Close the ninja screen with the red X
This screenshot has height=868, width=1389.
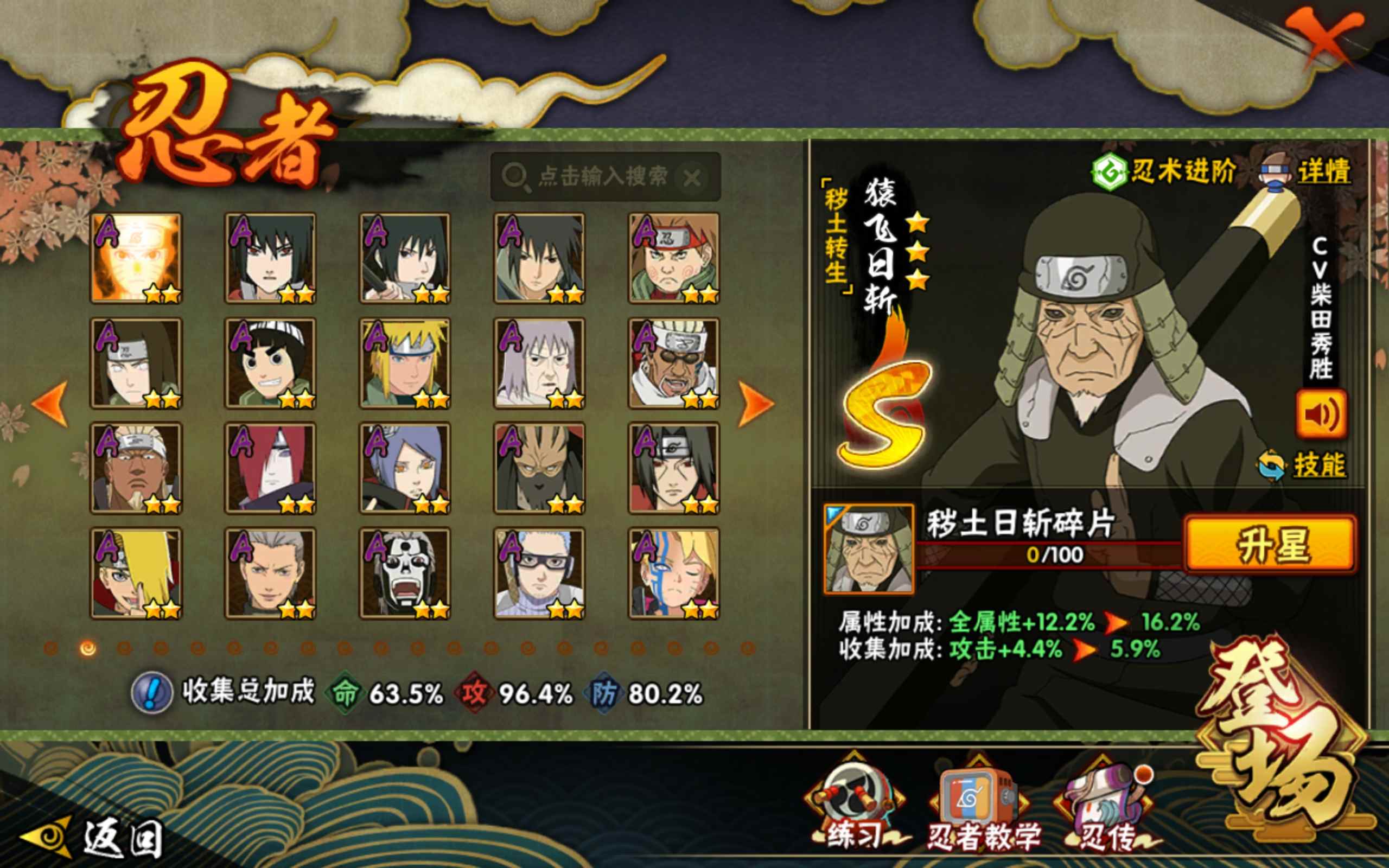[x=1323, y=41]
